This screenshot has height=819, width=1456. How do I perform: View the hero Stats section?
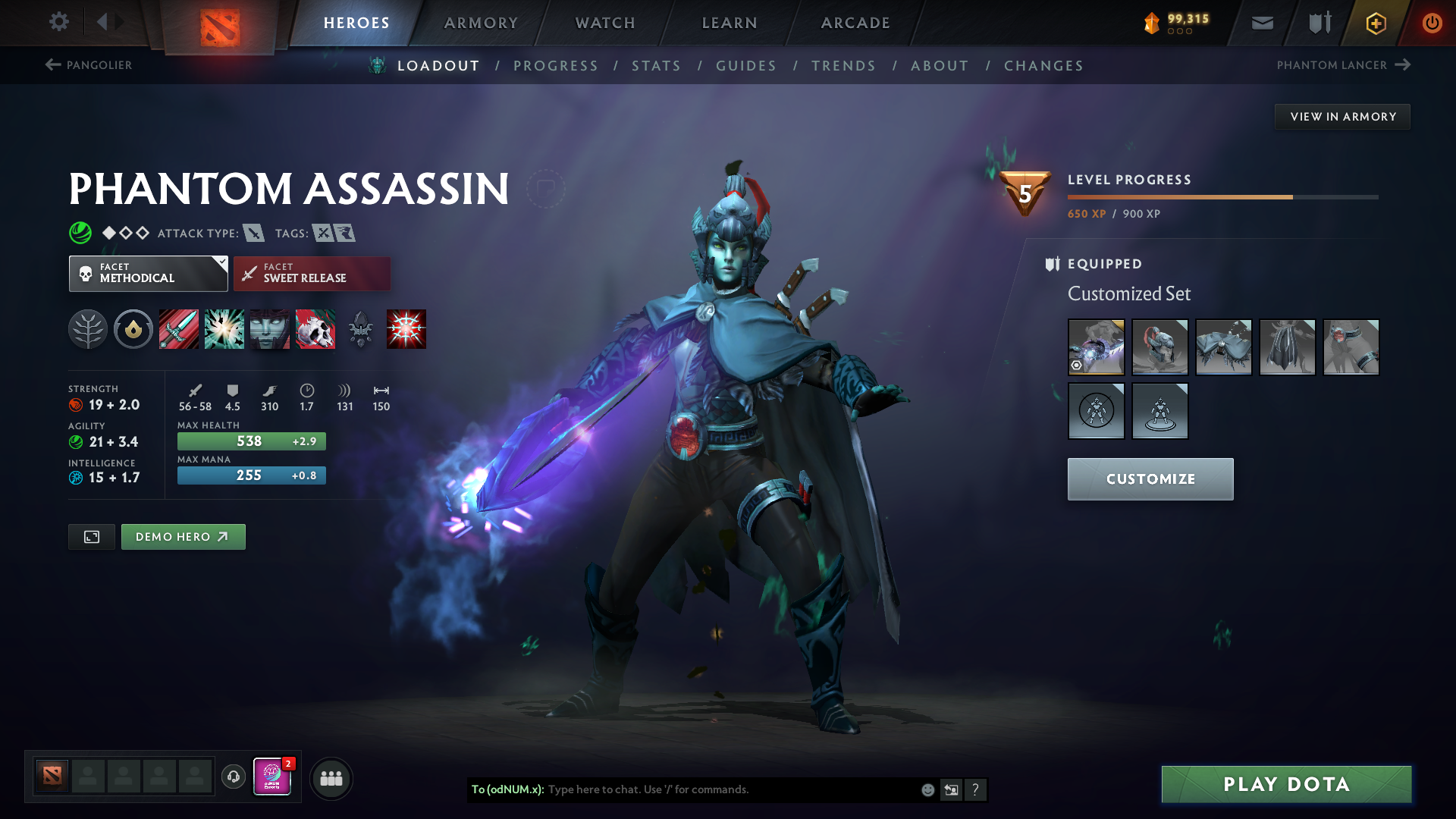tap(656, 66)
